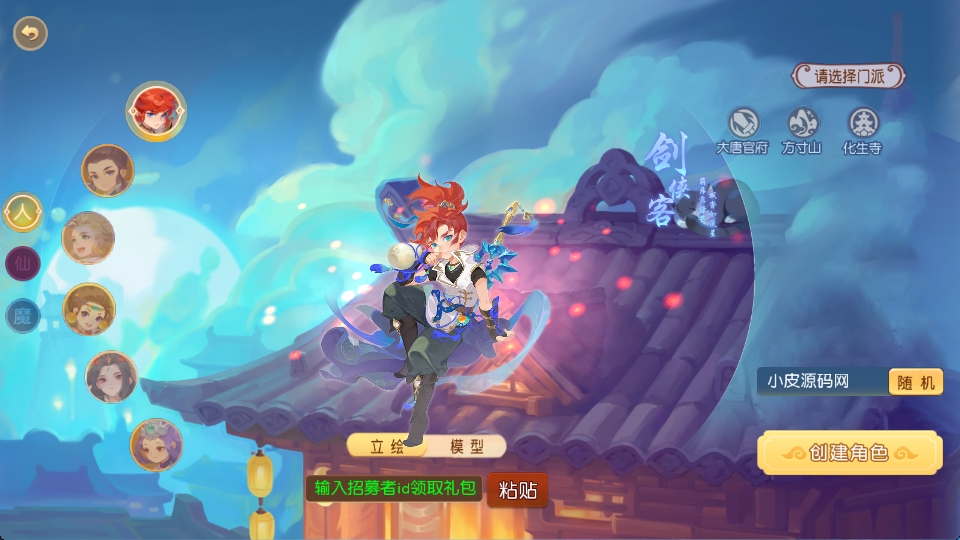Click the 创建角色 create character button
Image resolution: width=960 pixels, height=540 pixels.
(x=849, y=453)
